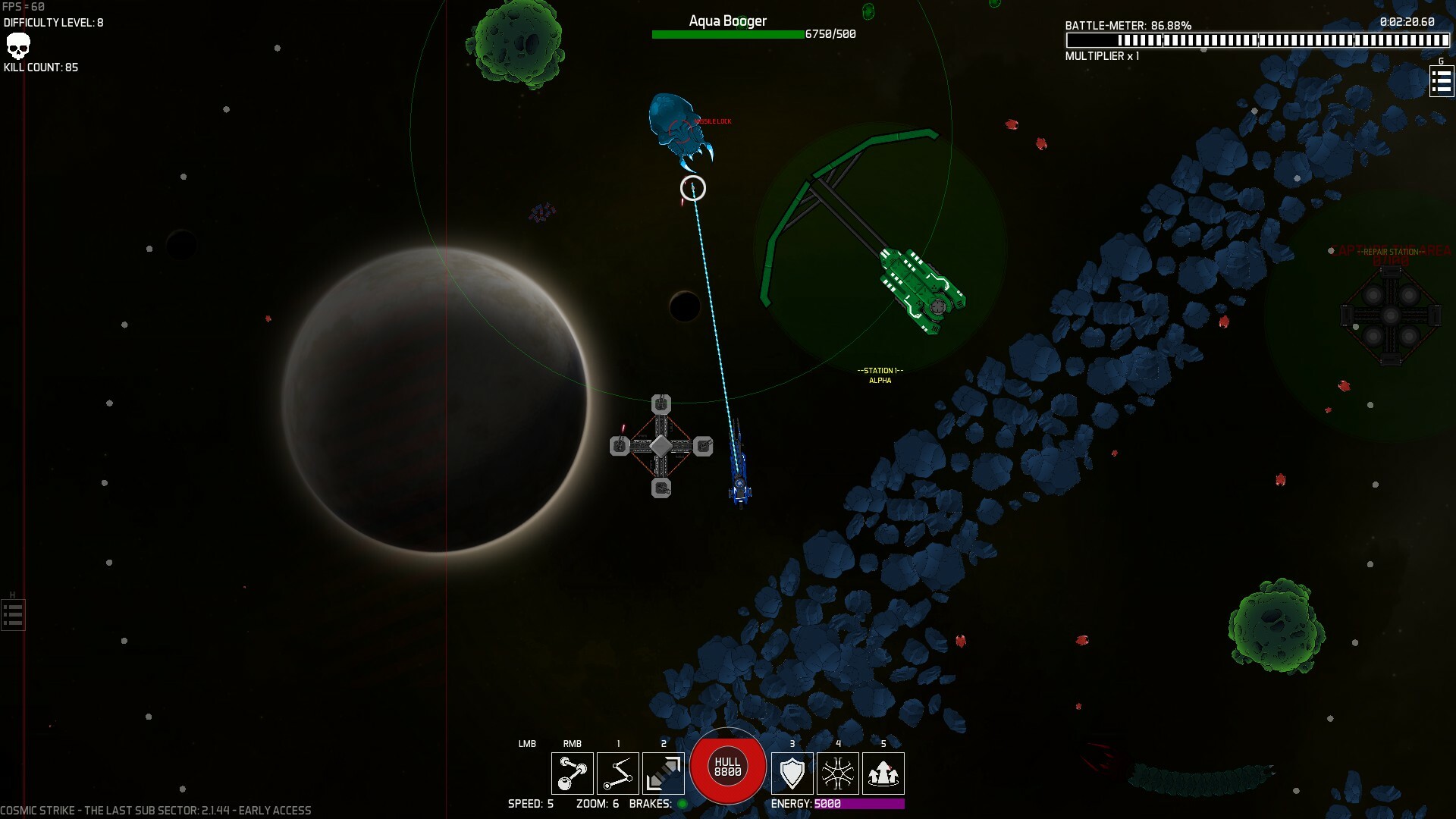Select the zigzag beam weapon slot
The width and height of the screenshot is (1456, 819).
click(617, 773)
